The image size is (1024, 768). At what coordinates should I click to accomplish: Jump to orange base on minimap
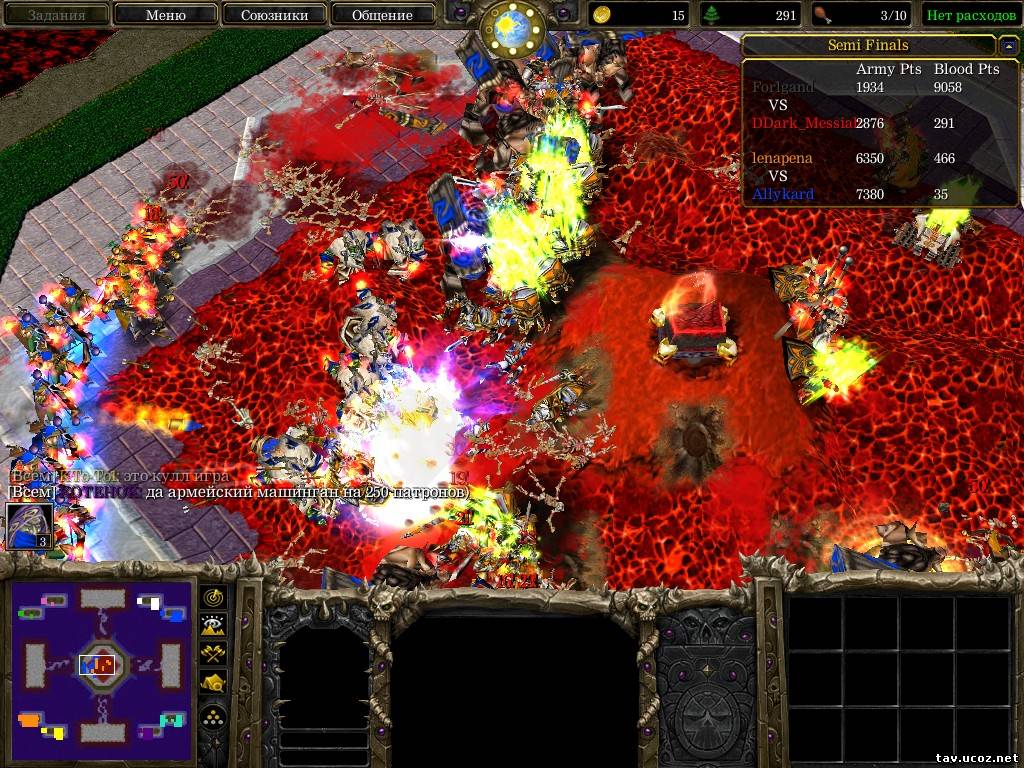[x=30, y=720]
